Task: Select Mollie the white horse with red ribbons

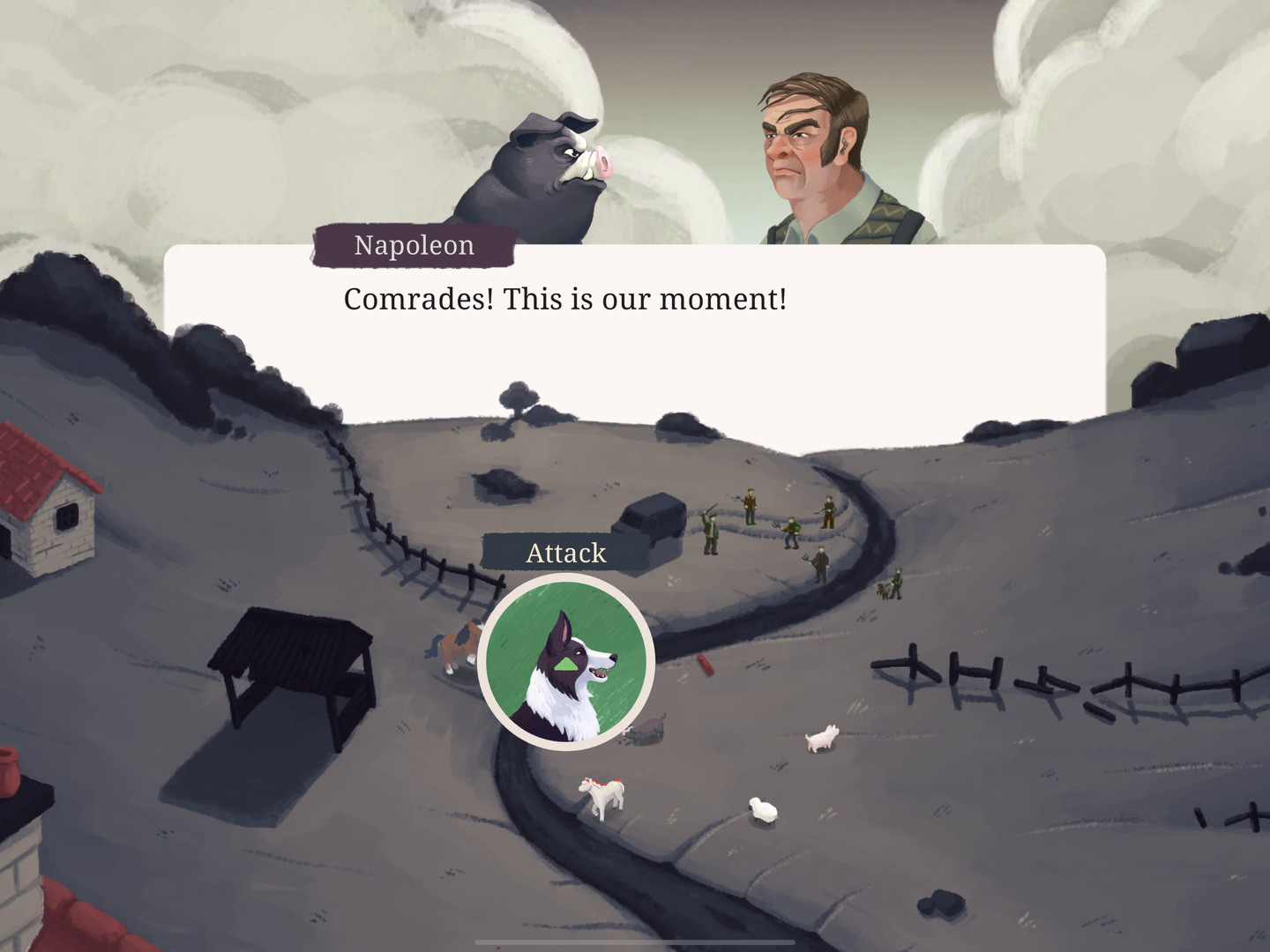Action: [601, 793]
